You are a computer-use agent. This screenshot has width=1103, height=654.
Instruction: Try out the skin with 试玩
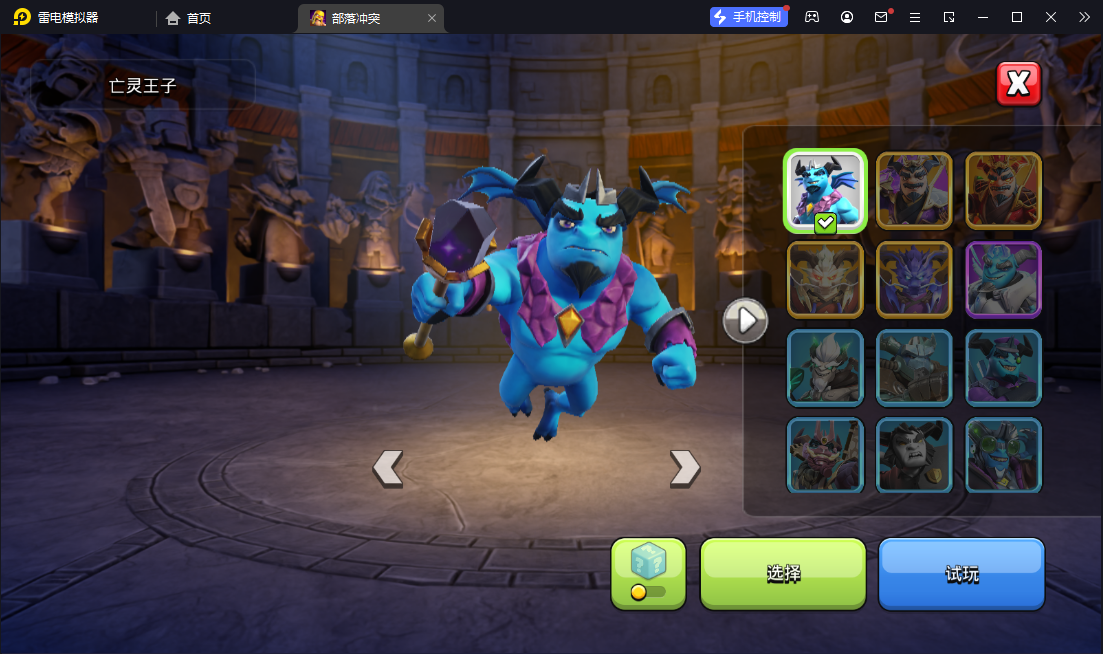961,573
